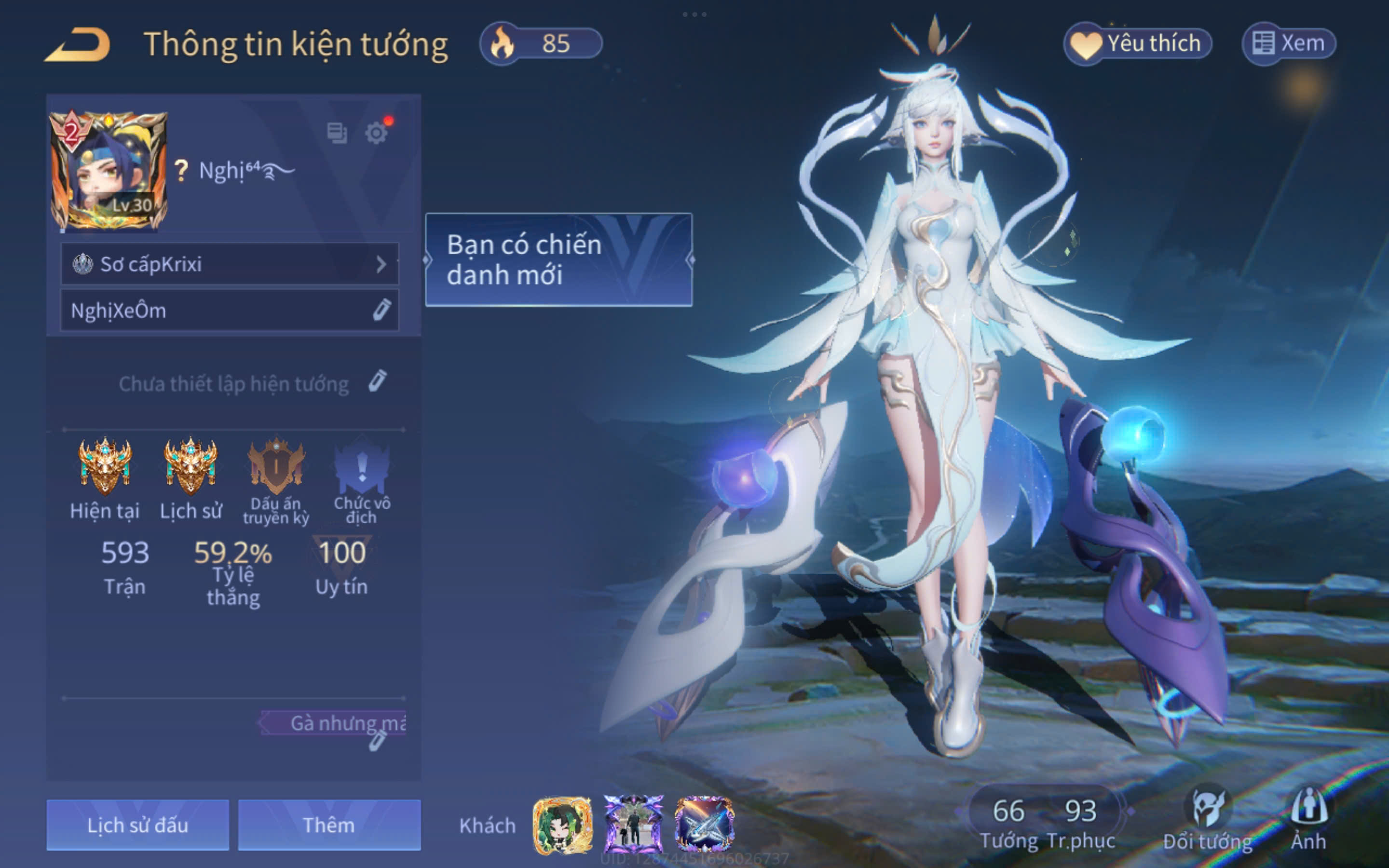Open profile settings gear icon
The image size is (1389, 868).
pos(377,133)
